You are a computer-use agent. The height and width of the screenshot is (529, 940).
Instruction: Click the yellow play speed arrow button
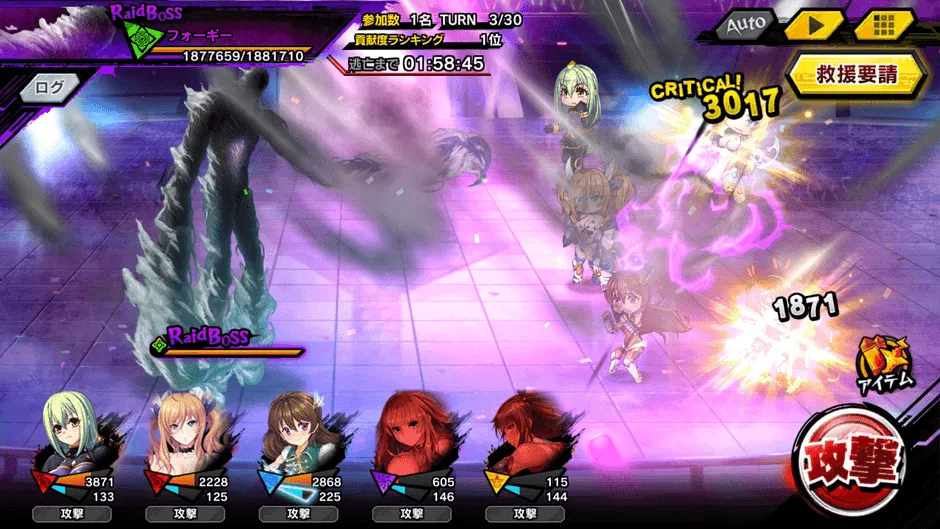[813, 24]
